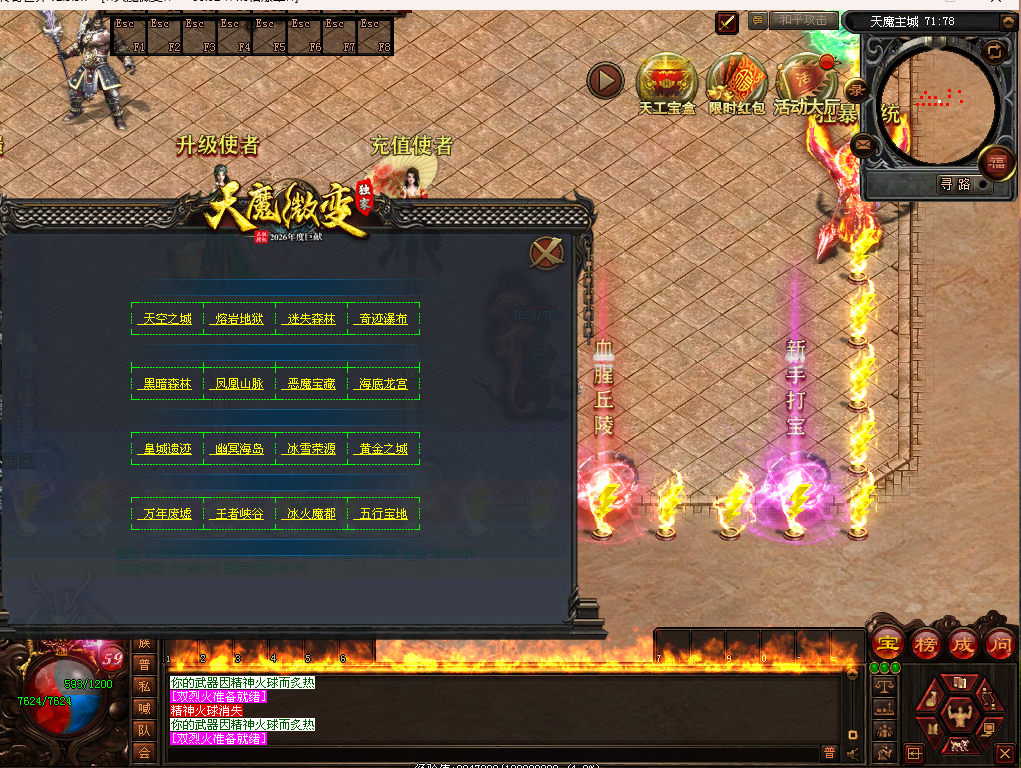Screen dimensions: 1021x768
Task: Close the teleport map panel
Action: click(x=546, y=254)
